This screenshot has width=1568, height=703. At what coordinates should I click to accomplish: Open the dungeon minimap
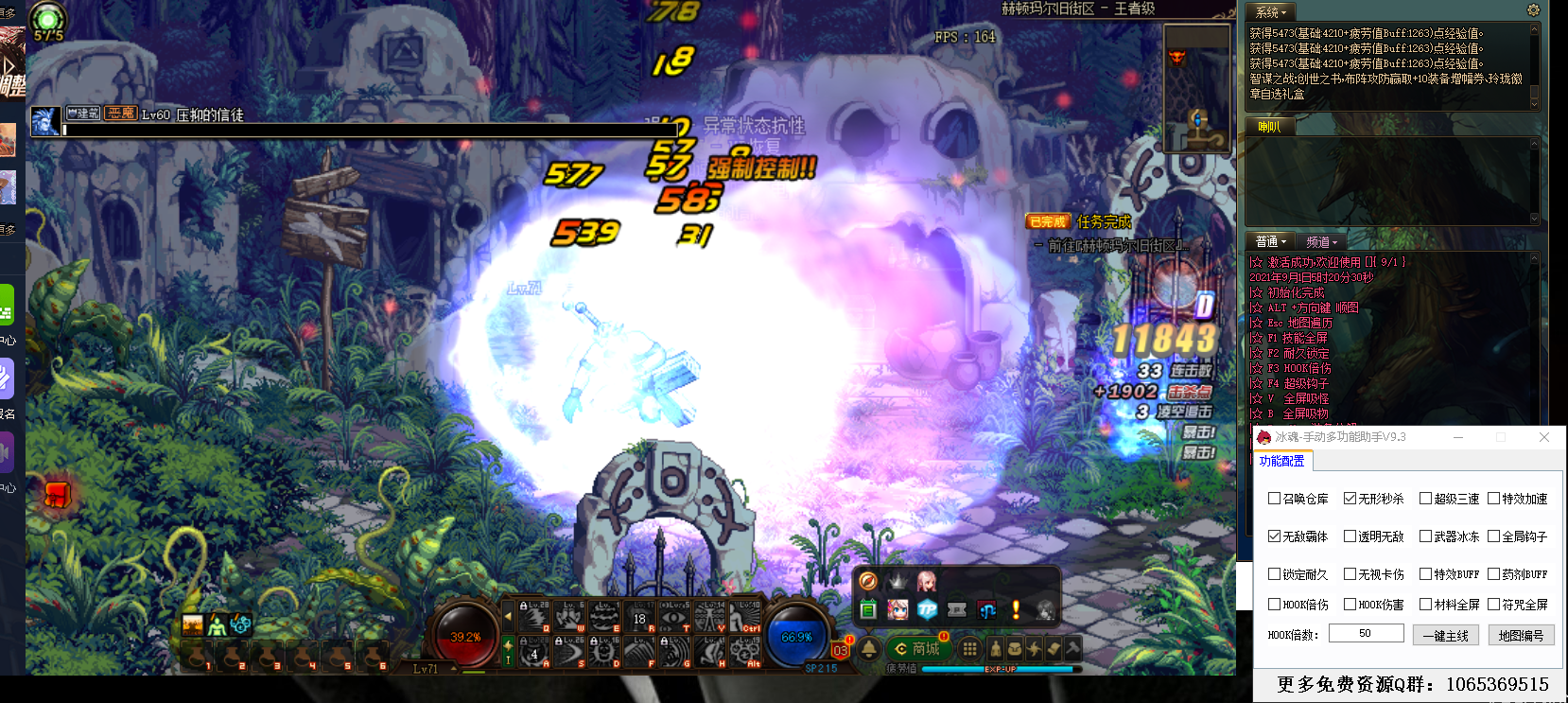click(x=1196, y=87)
